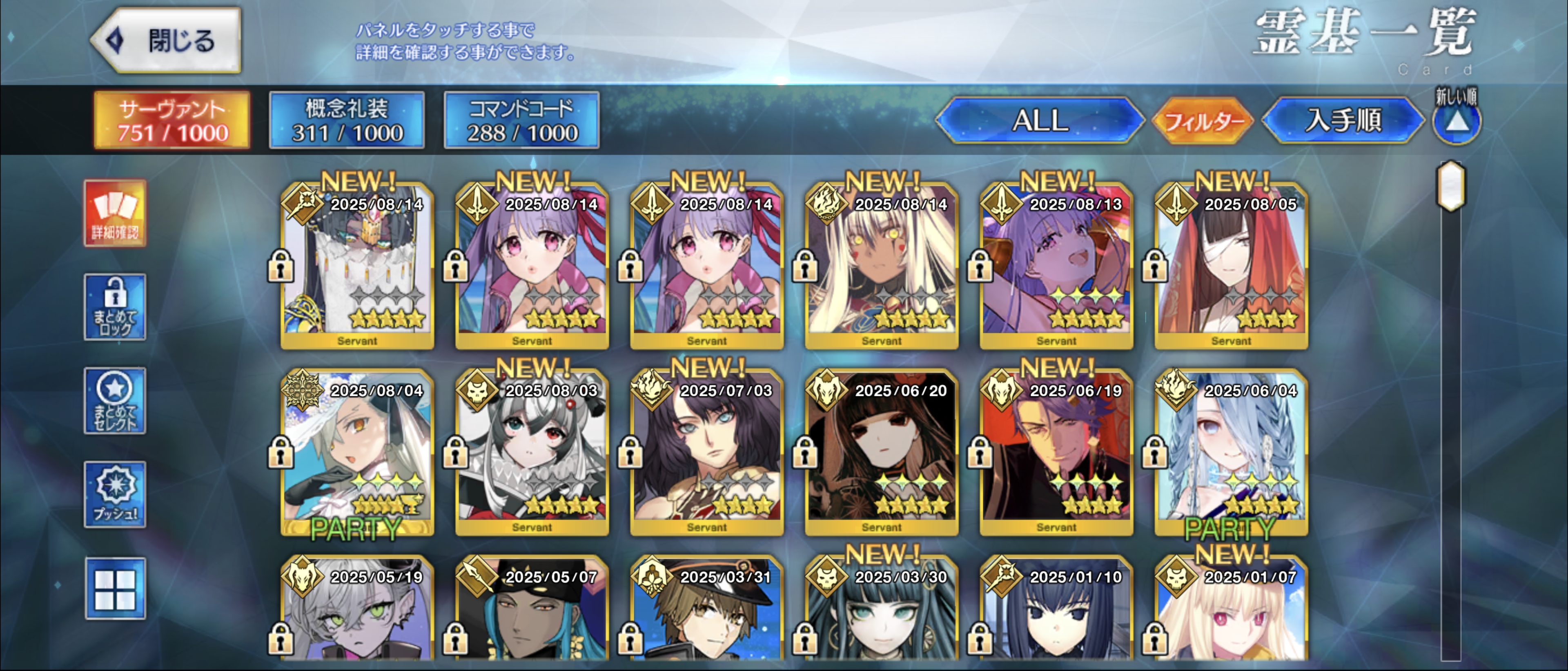Select the servant card dated 2025/08/13
Image resolution: width=1568 pixels, height=671 pixels.
(x=1056, y=268)
